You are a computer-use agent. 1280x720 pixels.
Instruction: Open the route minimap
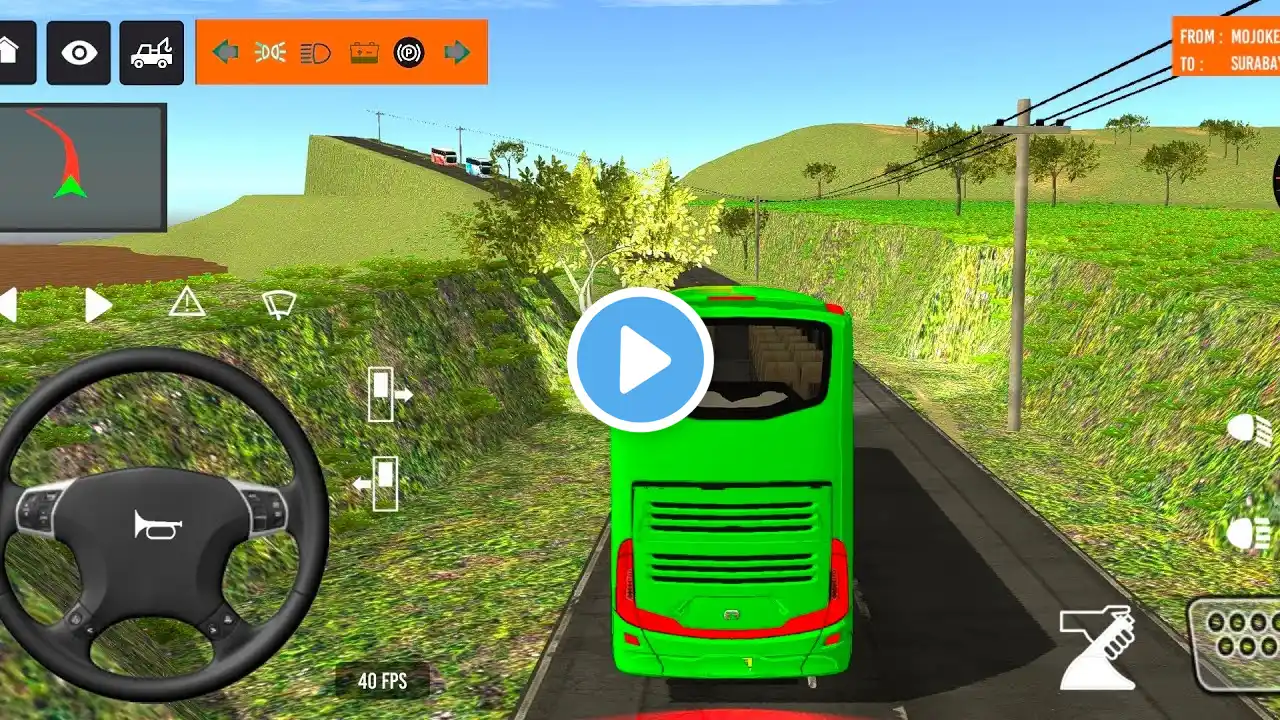pos(83,167)
